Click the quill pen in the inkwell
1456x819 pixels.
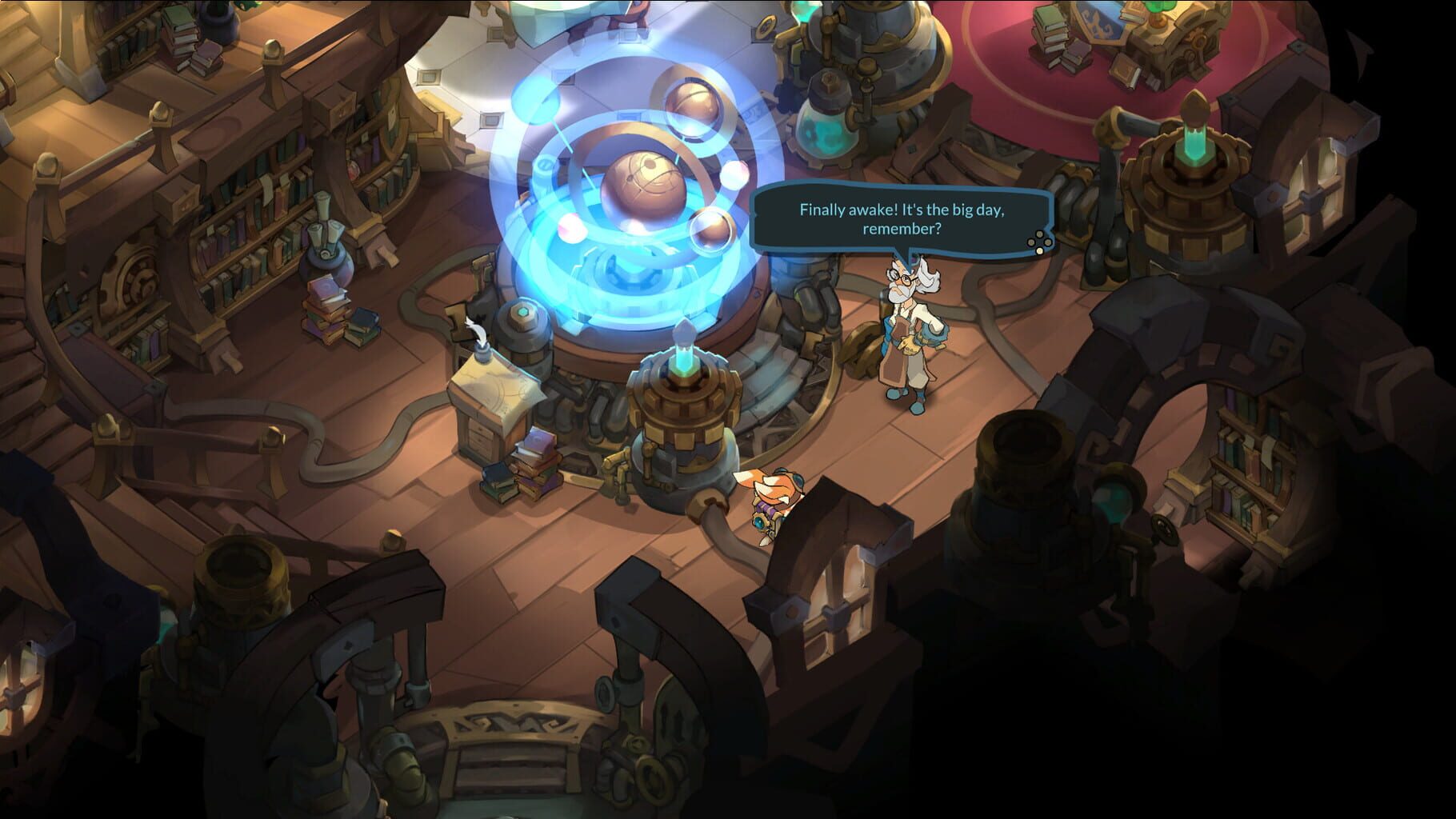475,330
